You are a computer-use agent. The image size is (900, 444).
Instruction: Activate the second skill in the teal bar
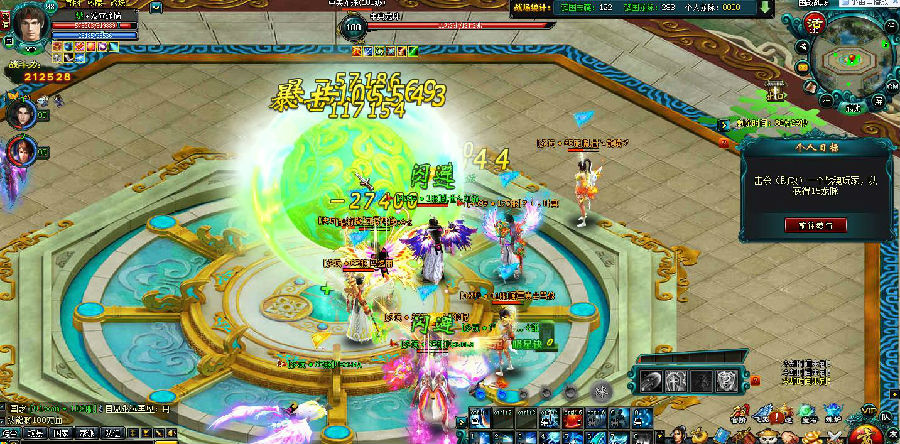point(676,380)
